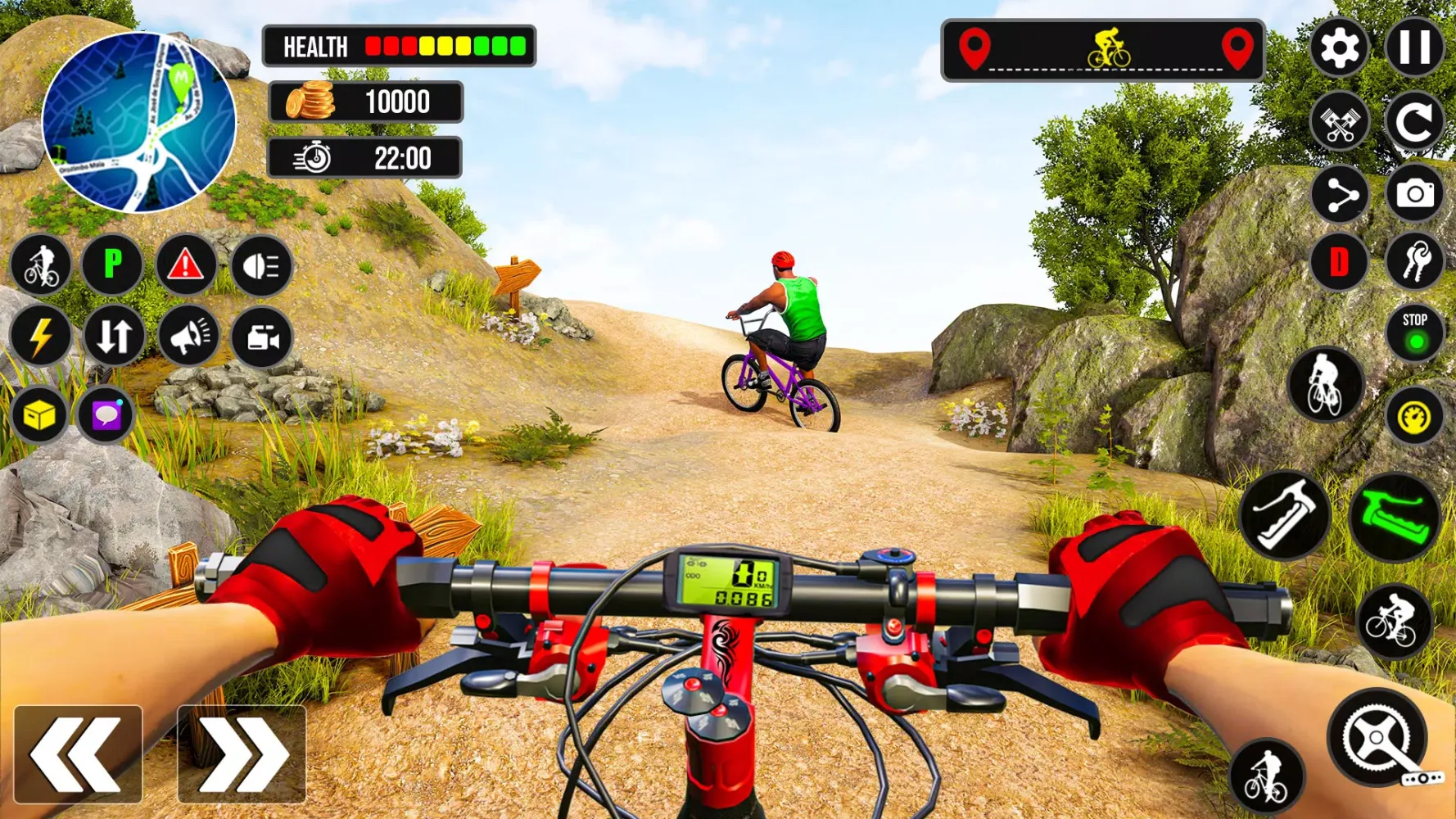Activate the nitro lightning boost
Screen dimensions: 1456x819
point(42,336)
